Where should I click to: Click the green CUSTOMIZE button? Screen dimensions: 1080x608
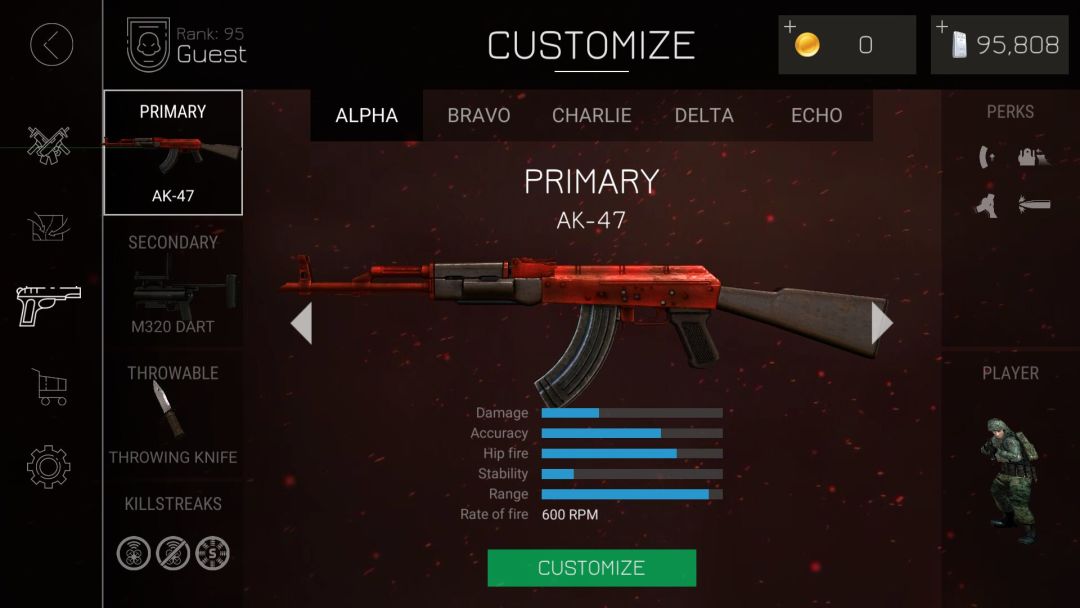[x=591, y=567]
